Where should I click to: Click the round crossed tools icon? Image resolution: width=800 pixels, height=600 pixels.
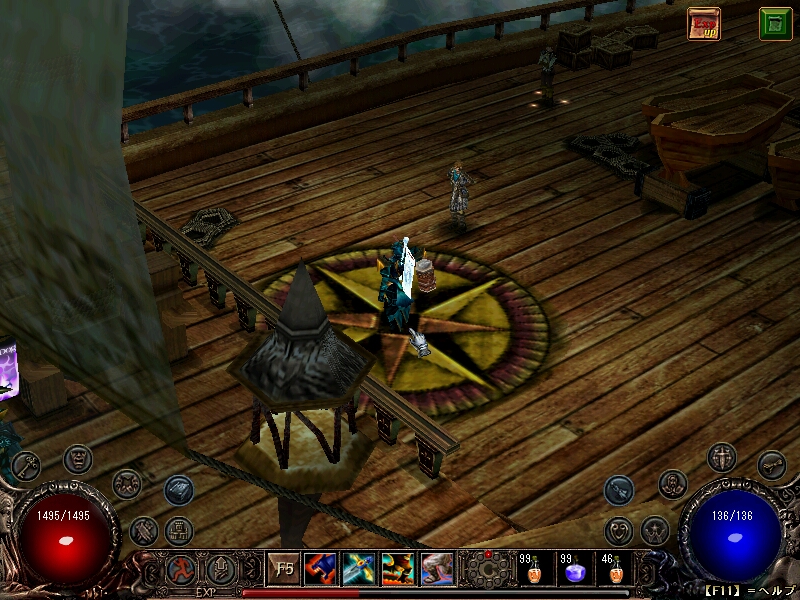click(144, 530)
